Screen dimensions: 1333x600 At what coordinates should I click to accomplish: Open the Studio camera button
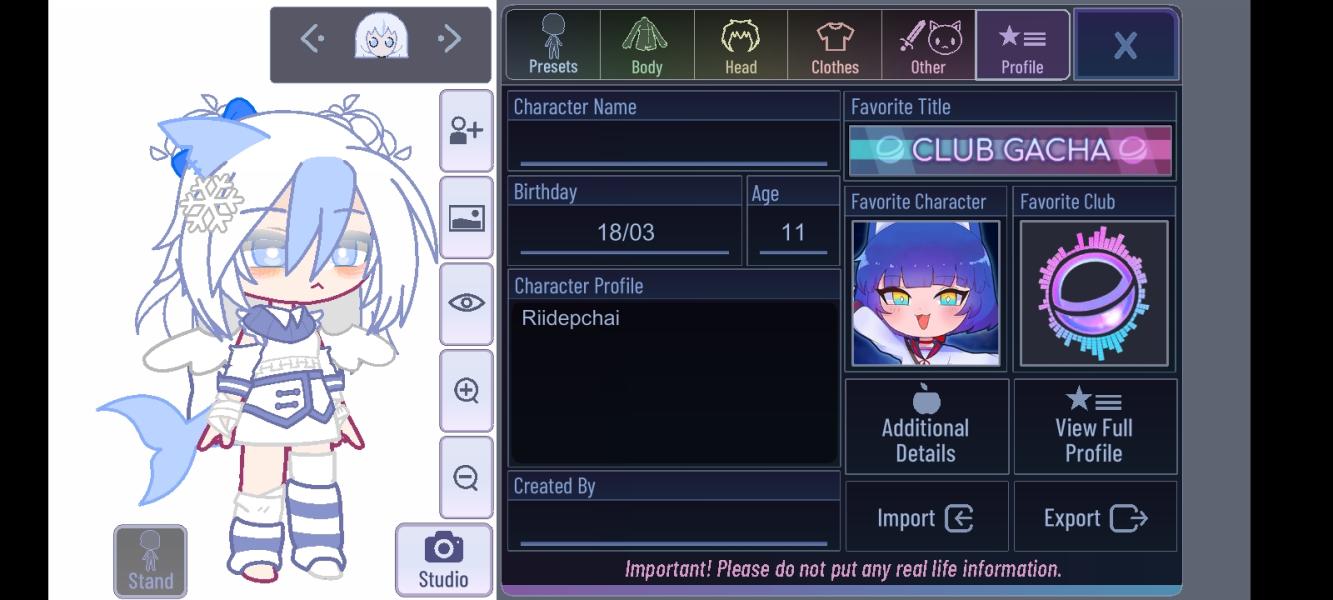coord(443,560)
